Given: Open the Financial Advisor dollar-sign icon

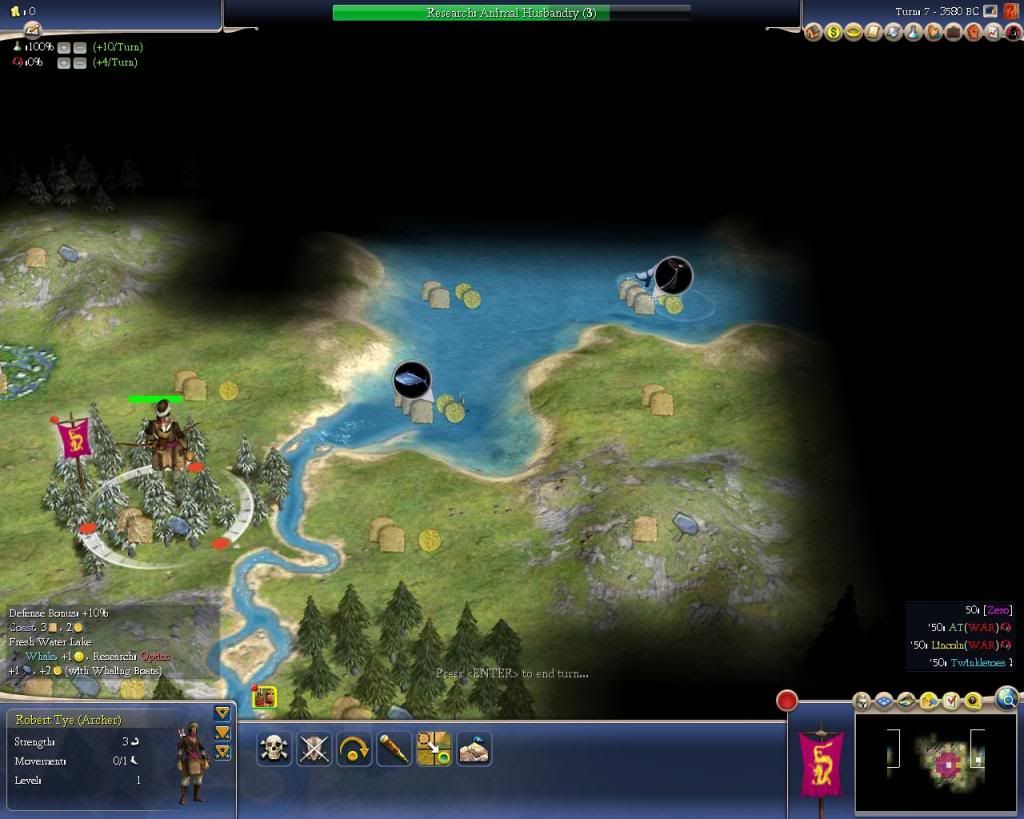Looking at the screenshot, I should [x=833, y=33].
